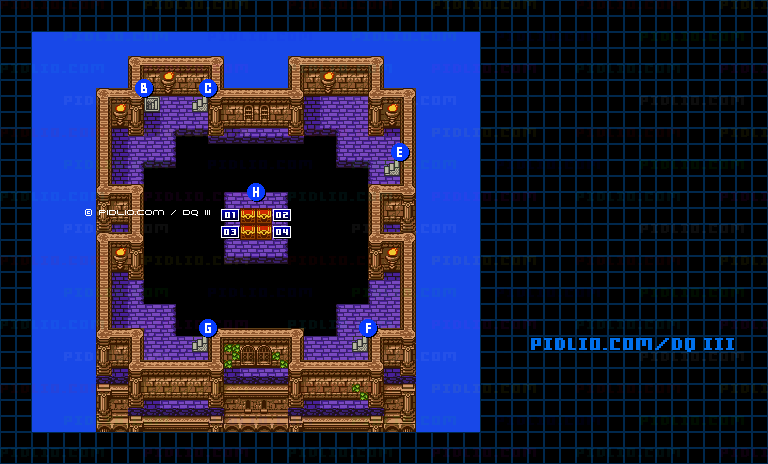Open the large PIDLIO.COM/DQ III logo link
This screenshot has width=768, height=464.
point(632,344)
